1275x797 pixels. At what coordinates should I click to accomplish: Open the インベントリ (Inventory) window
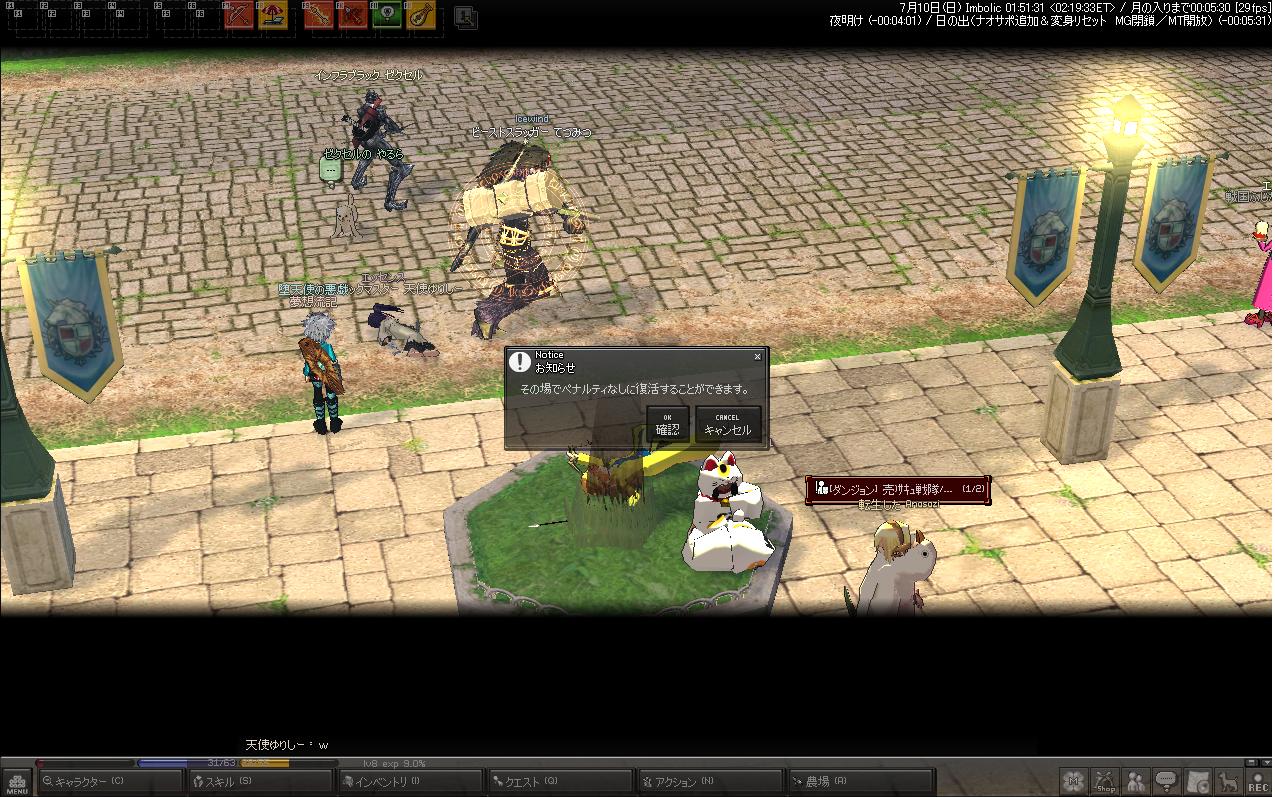click(411, 782)
